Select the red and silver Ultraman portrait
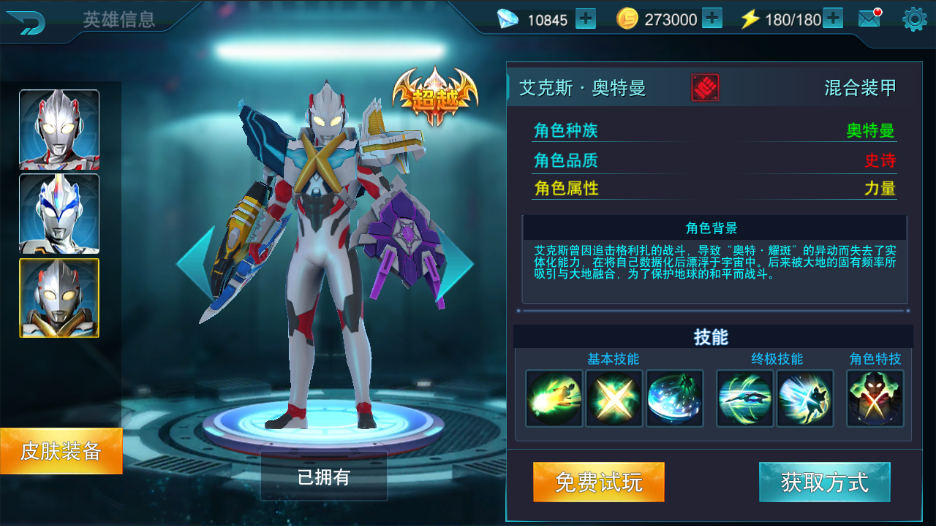This screenshot has height=526, width=936. tap(59, 130)
